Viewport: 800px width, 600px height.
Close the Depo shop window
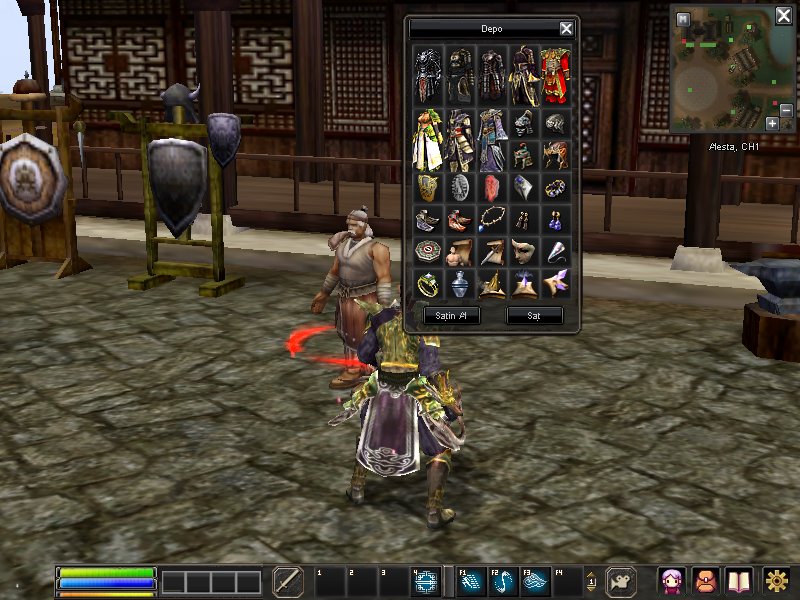566,29
